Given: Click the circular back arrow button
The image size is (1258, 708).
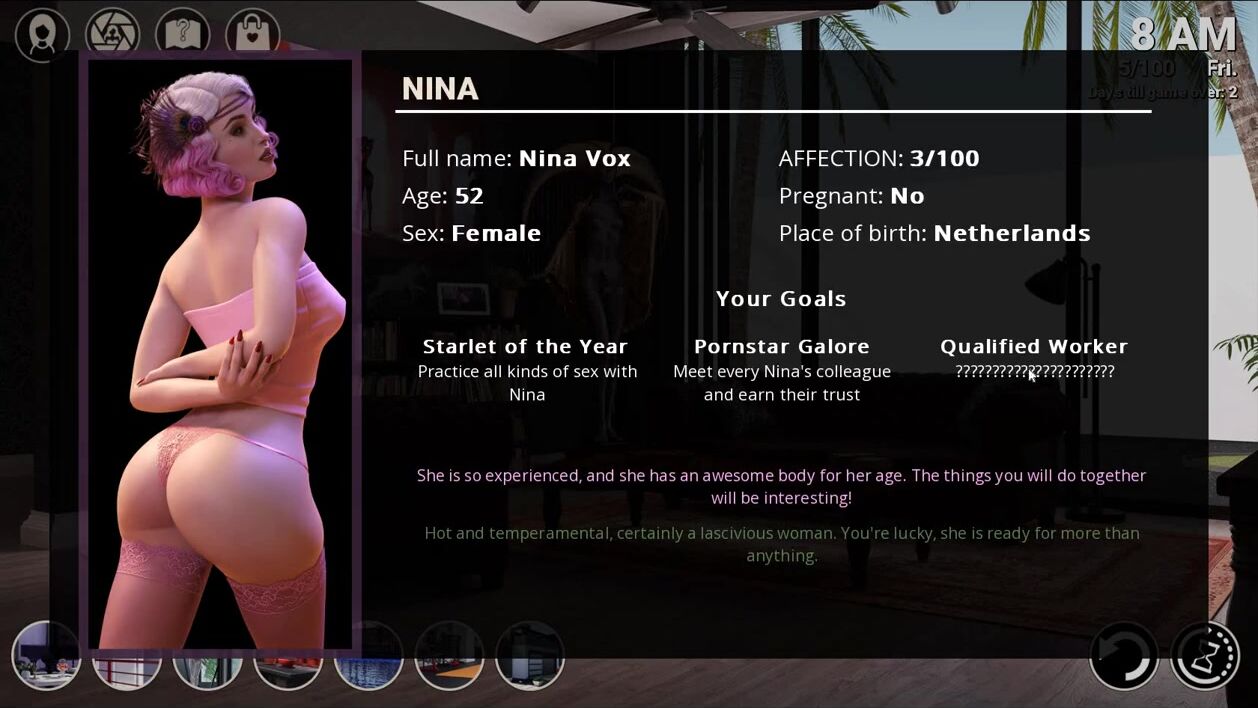Looking at the screenshot, I should (x=1124, y=656).
